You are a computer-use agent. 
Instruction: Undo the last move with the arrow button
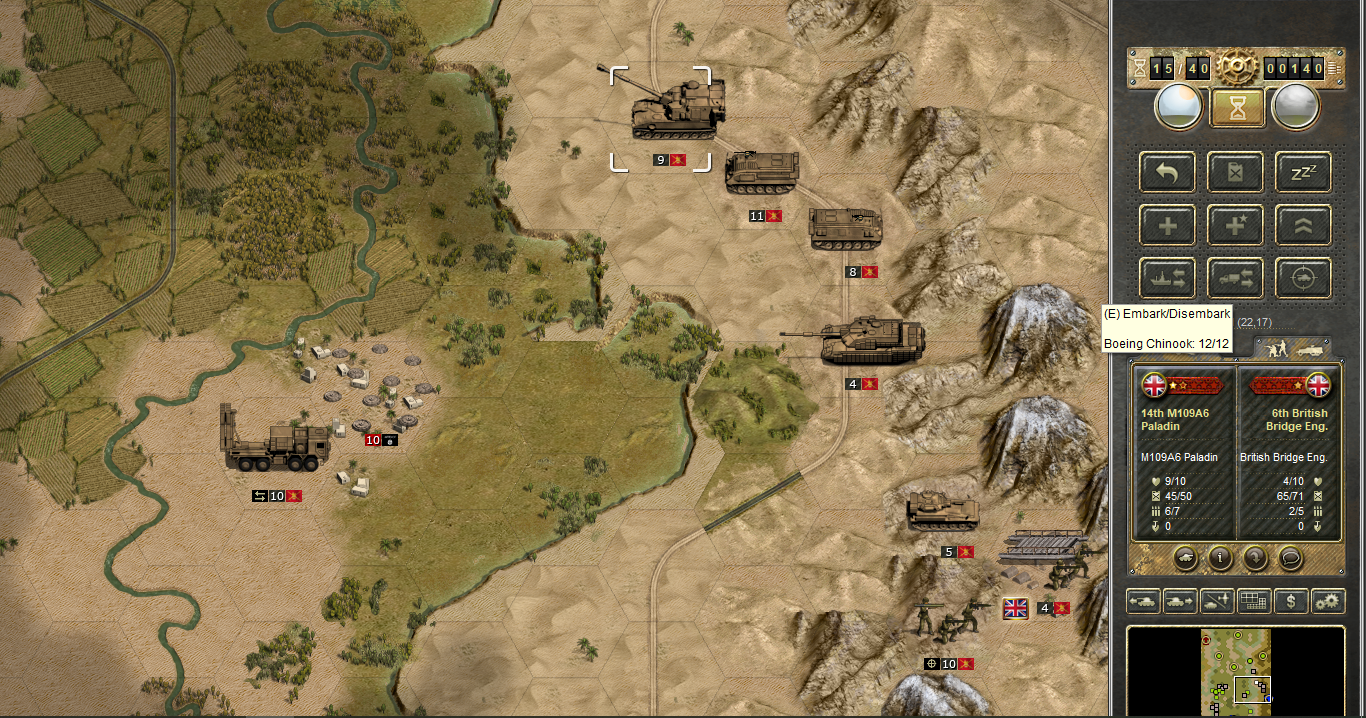tap(1167, 172)
